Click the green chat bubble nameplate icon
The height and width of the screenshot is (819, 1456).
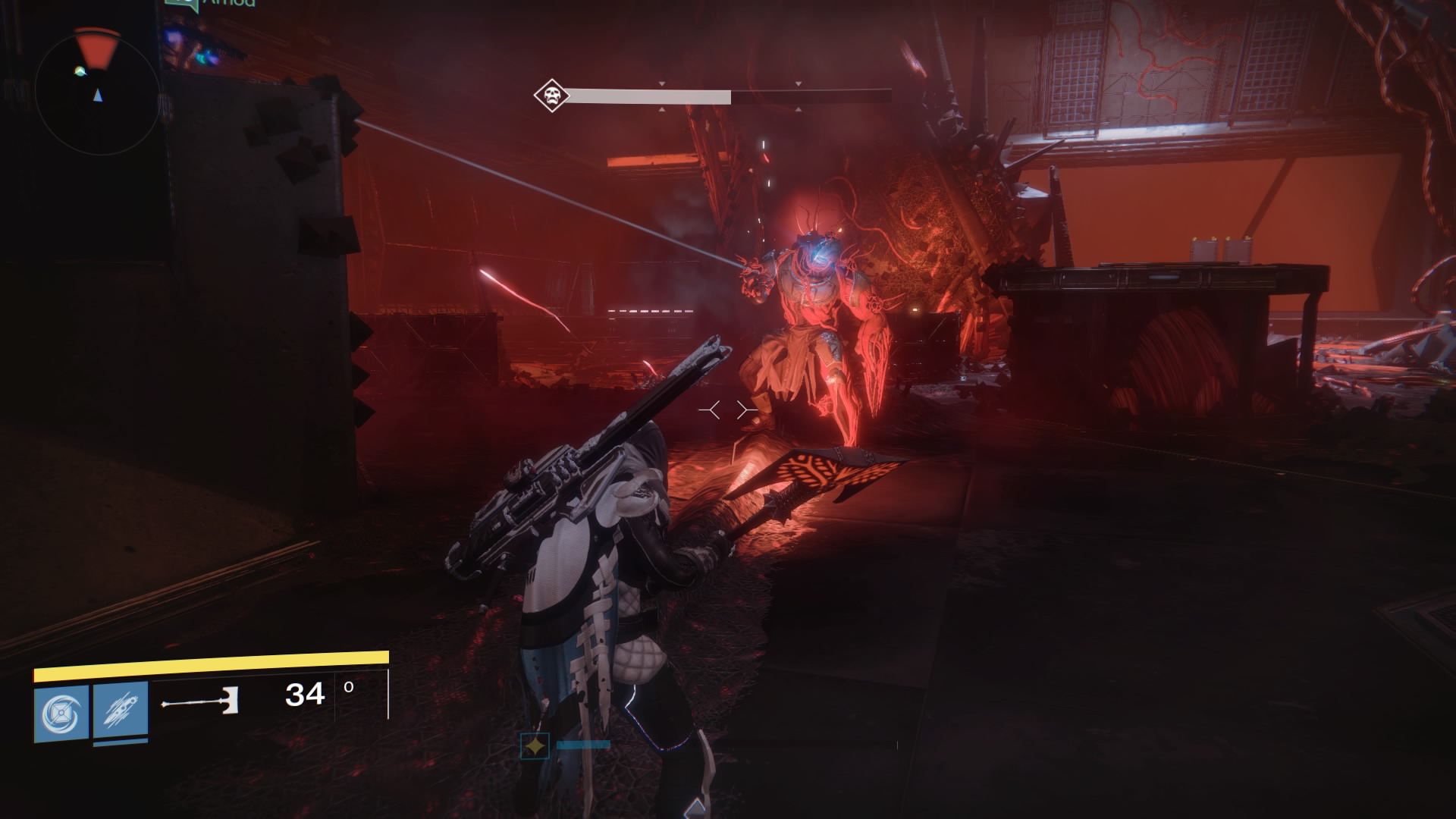[181, 5]
